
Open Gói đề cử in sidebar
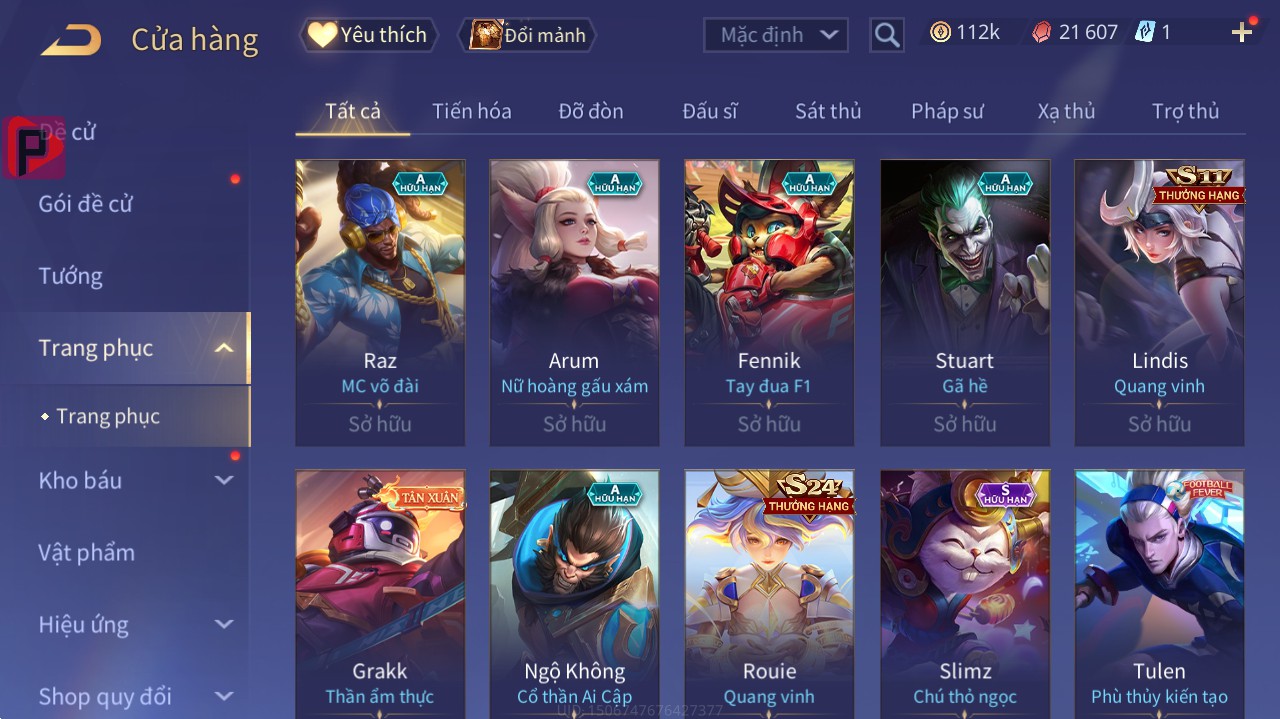click(86, 204)
